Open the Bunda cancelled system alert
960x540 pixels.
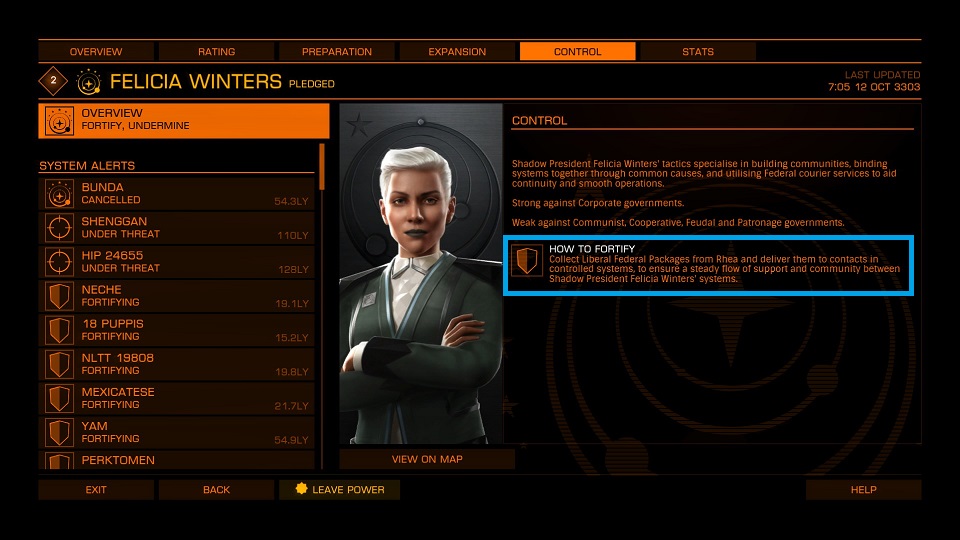coord(177,194)
